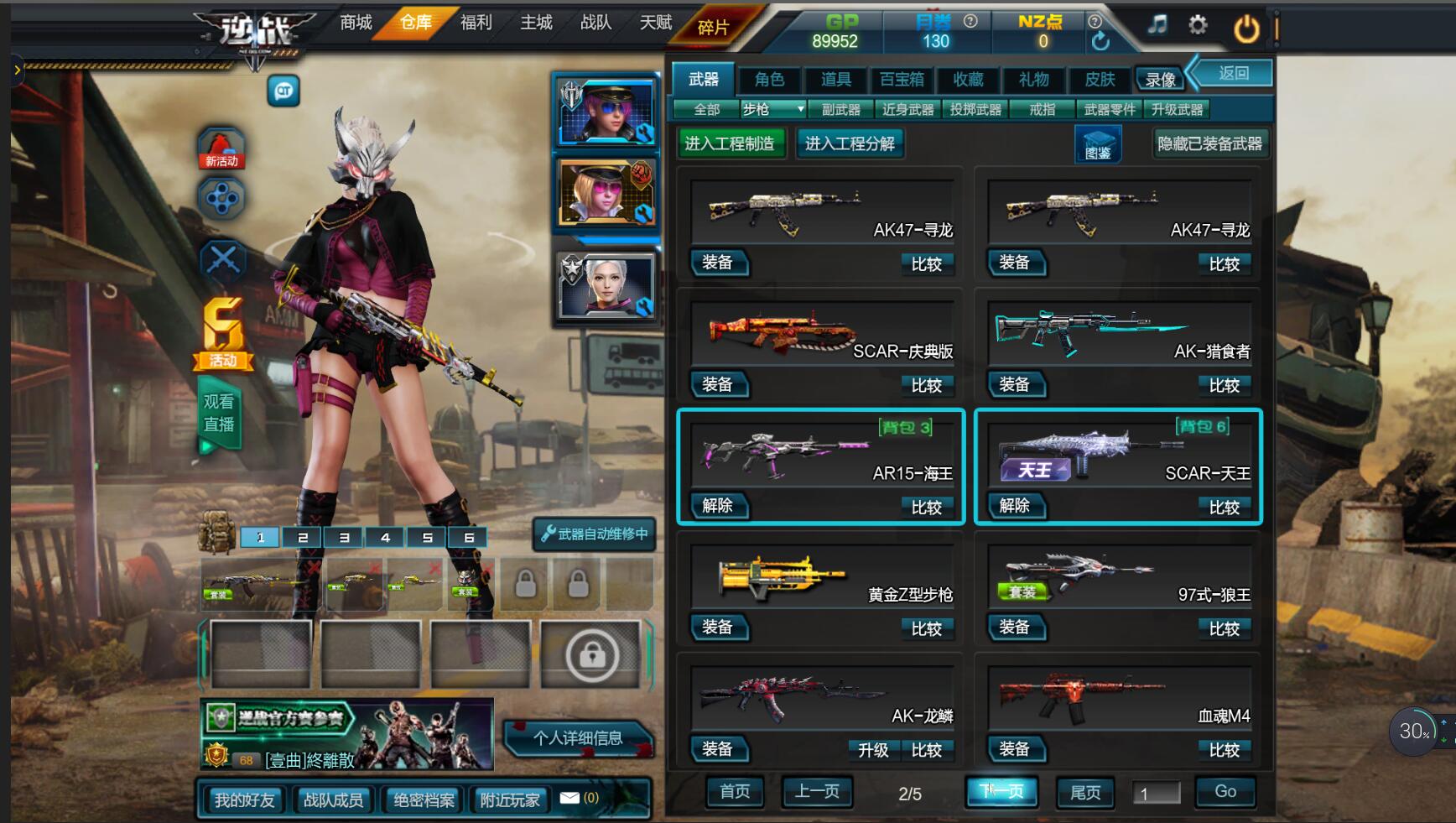Click the orange power quit button
The height and width of the screenshot is (823, 1456).
[1246, 29]
